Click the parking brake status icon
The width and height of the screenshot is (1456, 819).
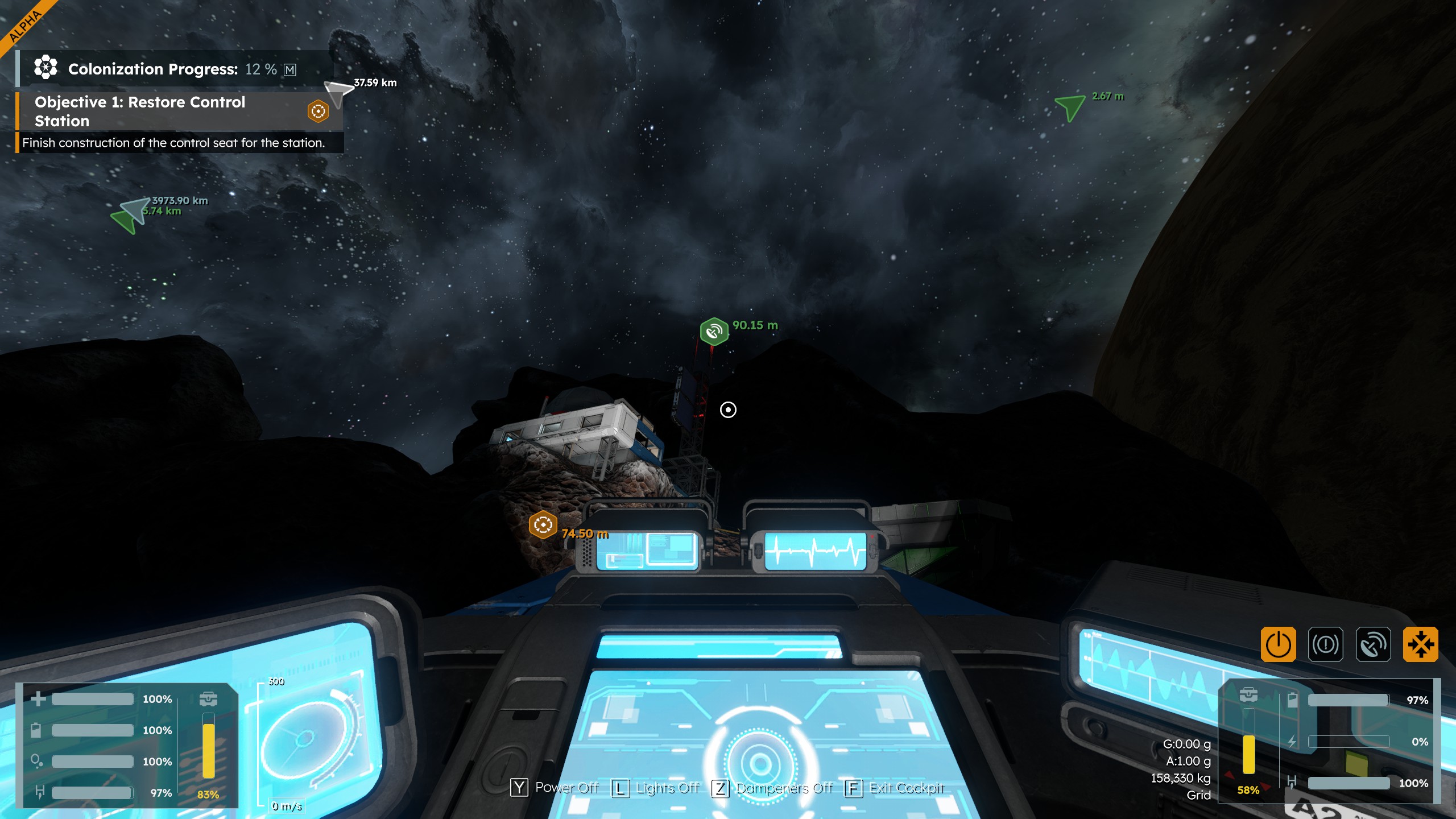(x=1325, y=644)
